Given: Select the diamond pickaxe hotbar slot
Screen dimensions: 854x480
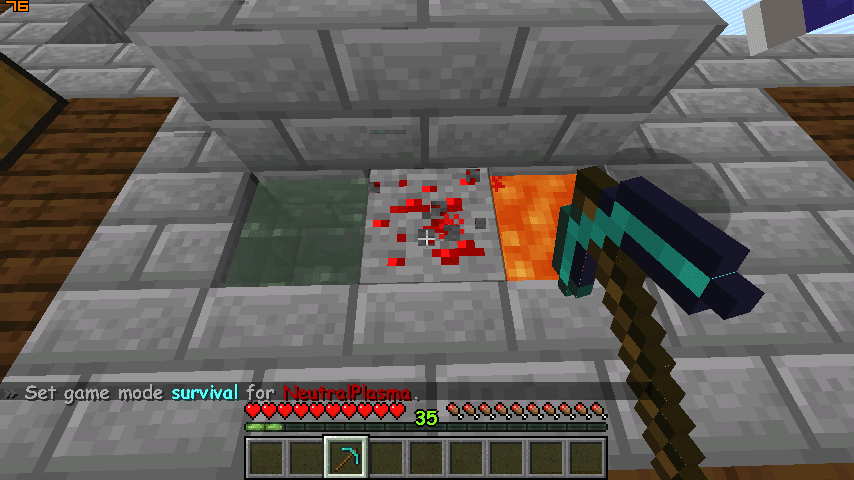Looking at the screenshot, I should tap(346, 459).
